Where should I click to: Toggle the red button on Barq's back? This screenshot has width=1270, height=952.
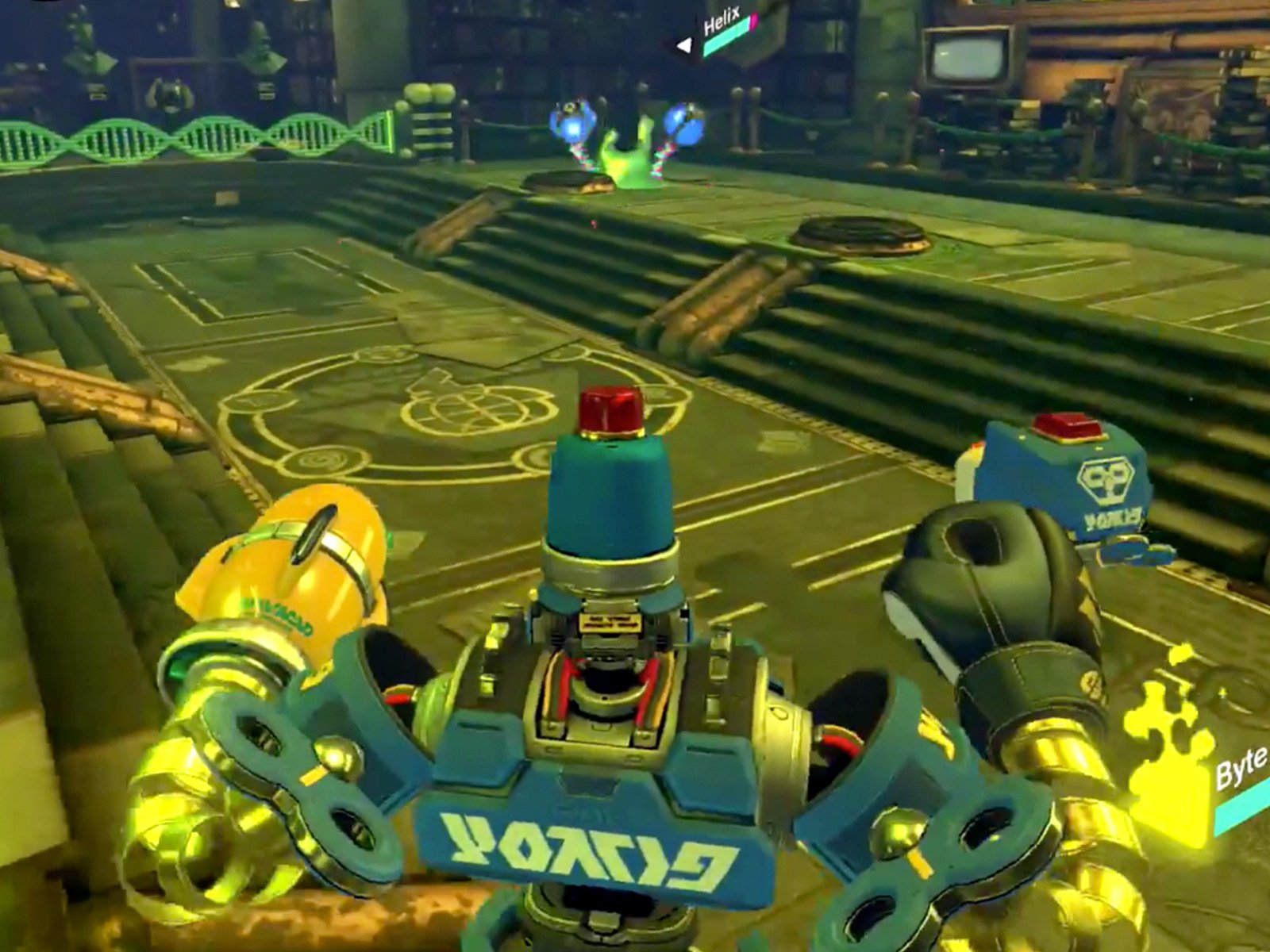point(1066,426)
